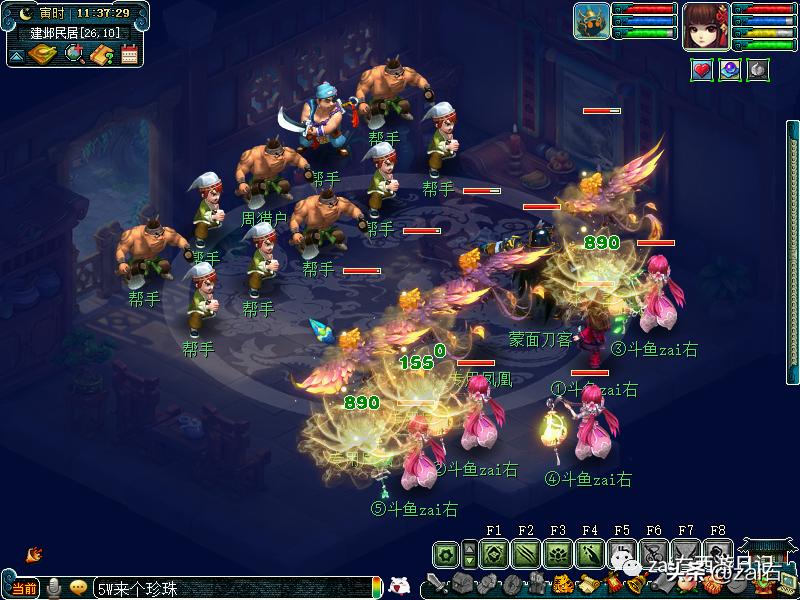This screenshot has width=800, height=600.
Task: Open the shortcut bar settings gear
Action: pos(446,553)
